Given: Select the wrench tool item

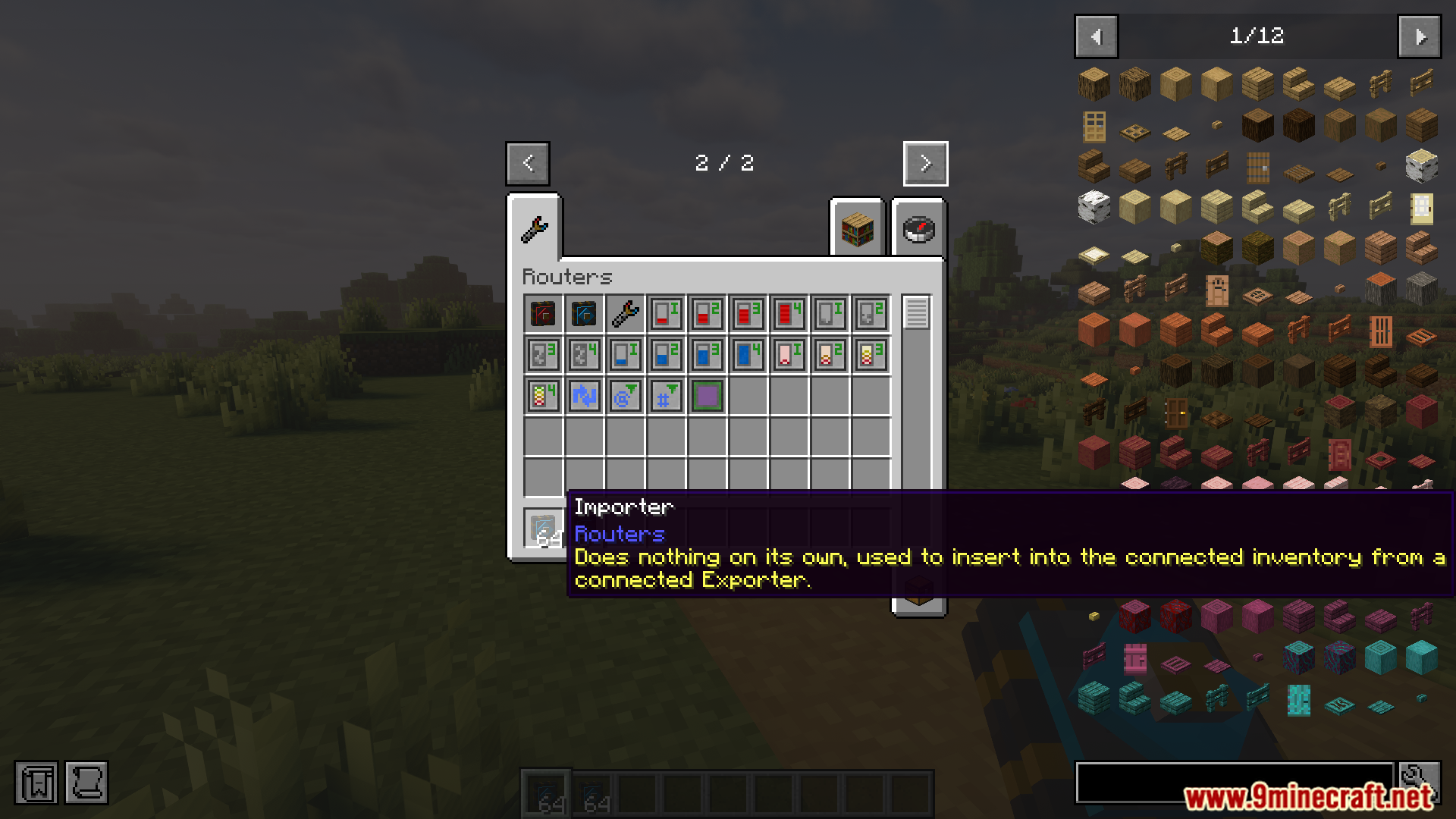Looking at the screenshot, I should click(624, 312).
